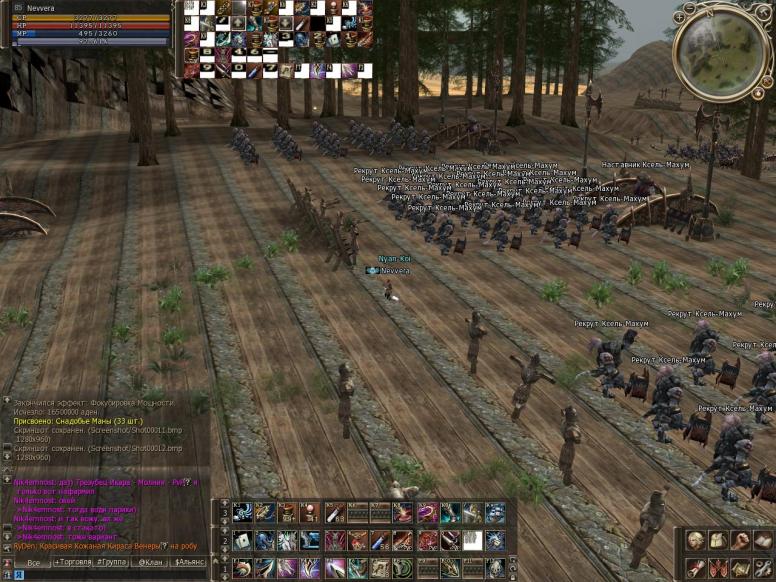Open the inventory bag icon
Viewport: 776px width, 582px height.
point(717,541)
